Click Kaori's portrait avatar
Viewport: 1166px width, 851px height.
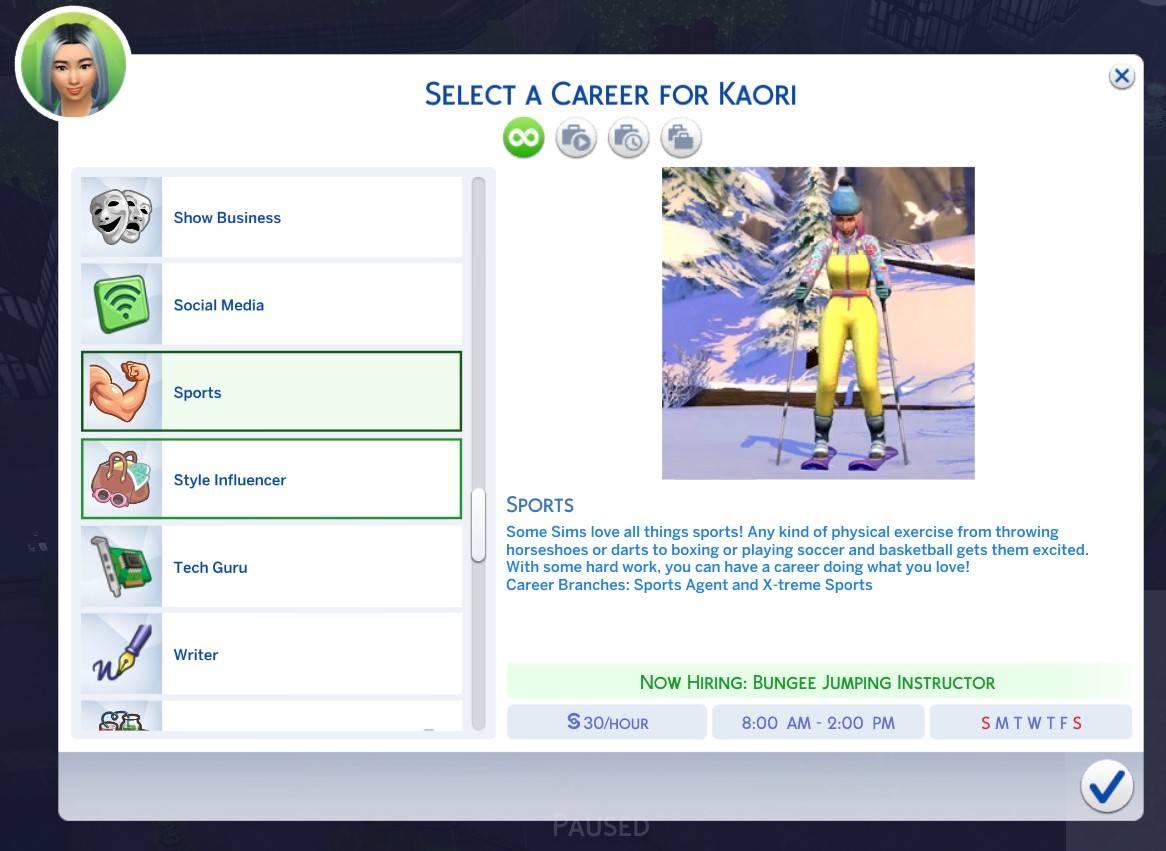tap(73, 64)
